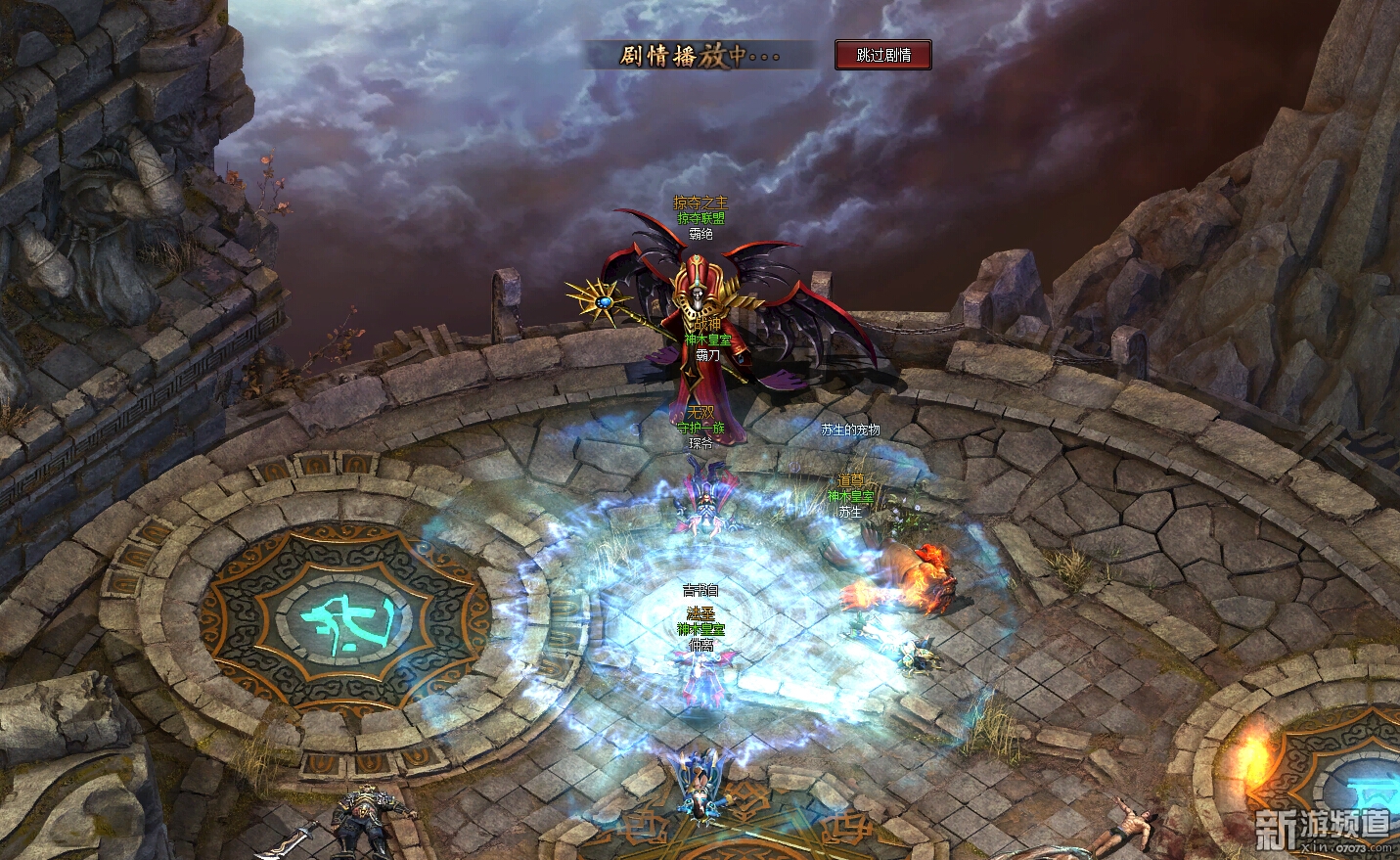Skip the cutscene with 跳过剧情 button

coord(882,56)
